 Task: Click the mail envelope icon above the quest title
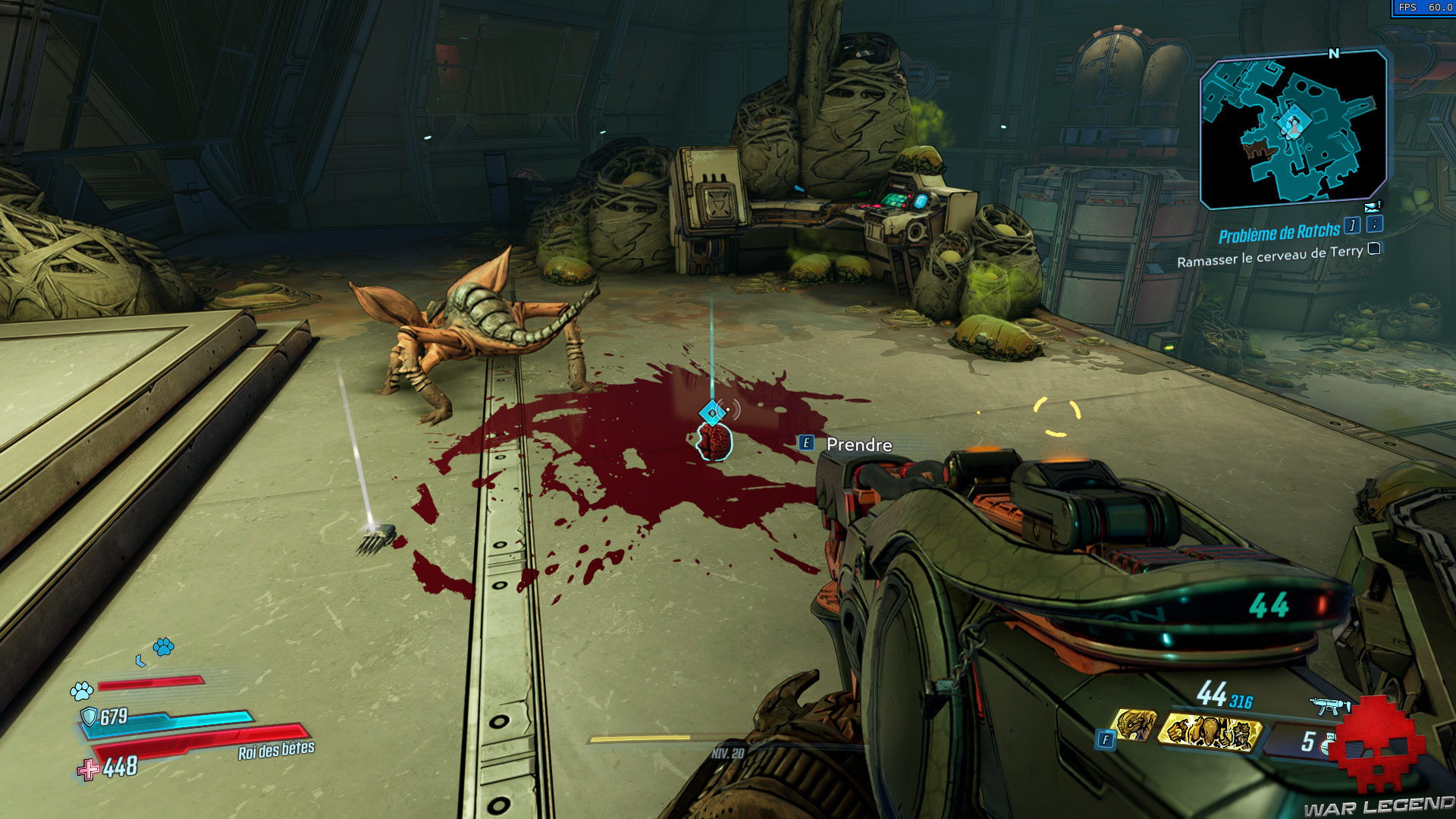(x=1373, y=207)
